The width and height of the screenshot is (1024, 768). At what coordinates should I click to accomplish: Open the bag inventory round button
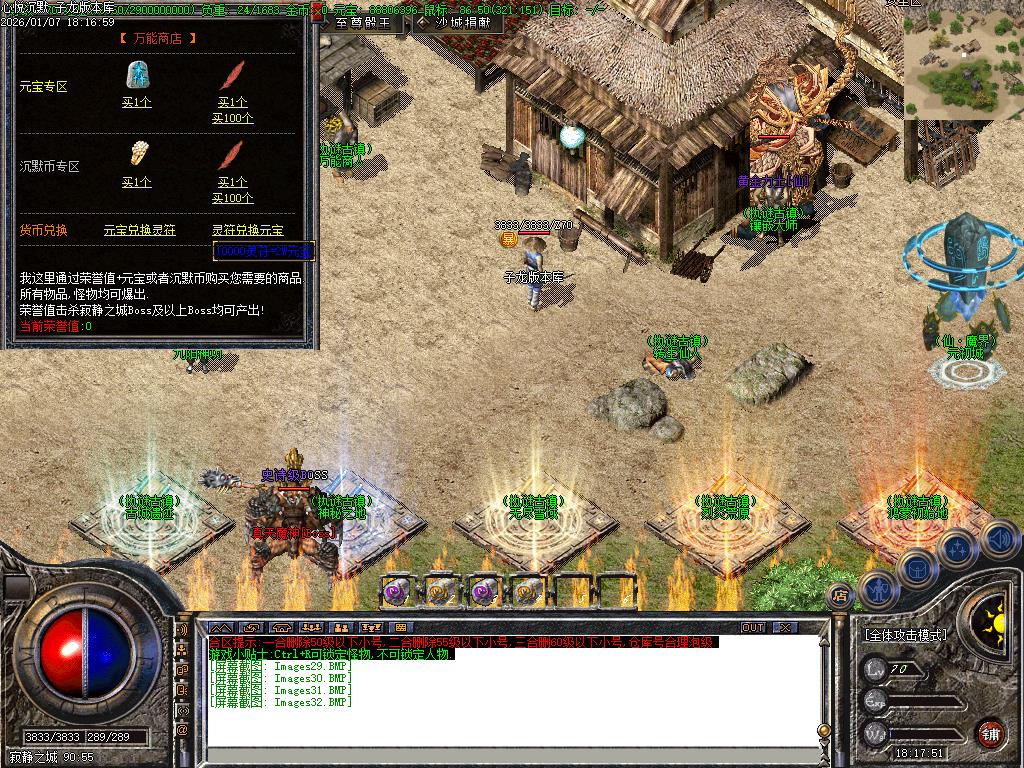pos(916,567)
